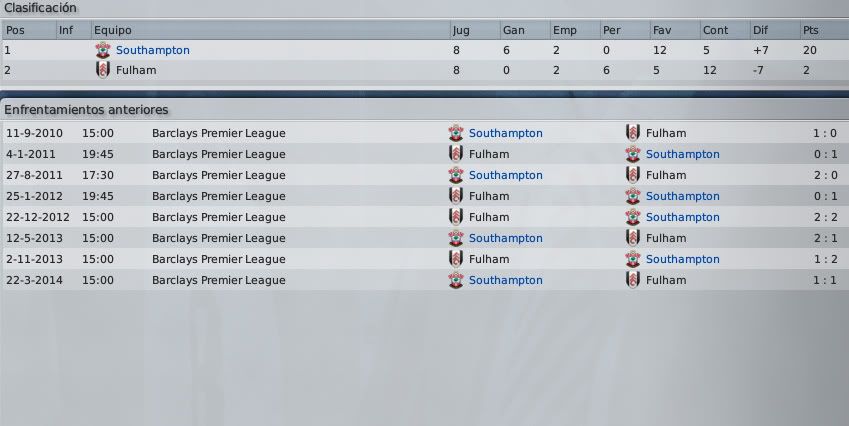Screen dimensions: 849x426
Task: Click the Equipo column header
Action: point(112,30)
